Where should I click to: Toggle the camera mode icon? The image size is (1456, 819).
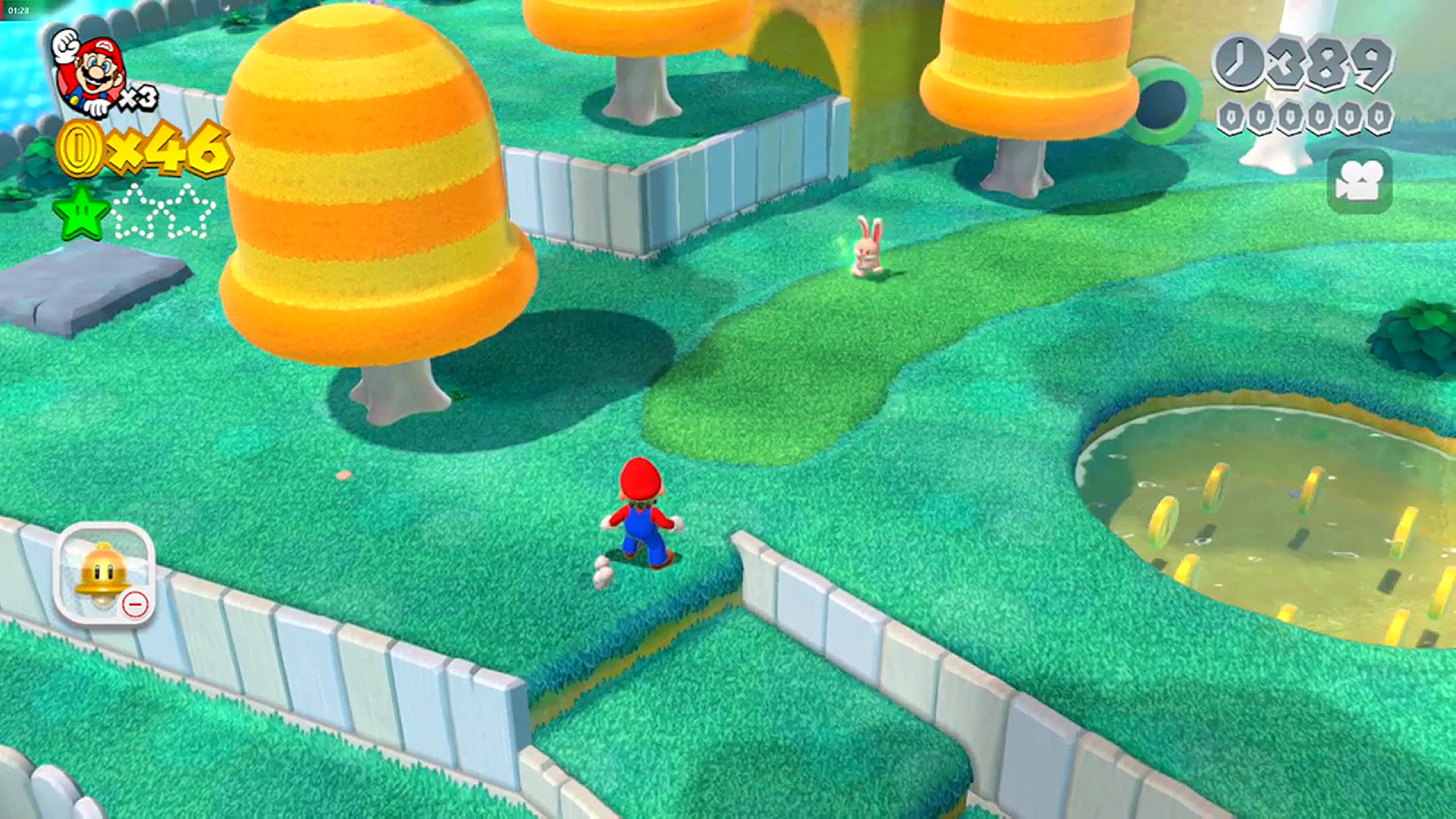[1360, 181]
